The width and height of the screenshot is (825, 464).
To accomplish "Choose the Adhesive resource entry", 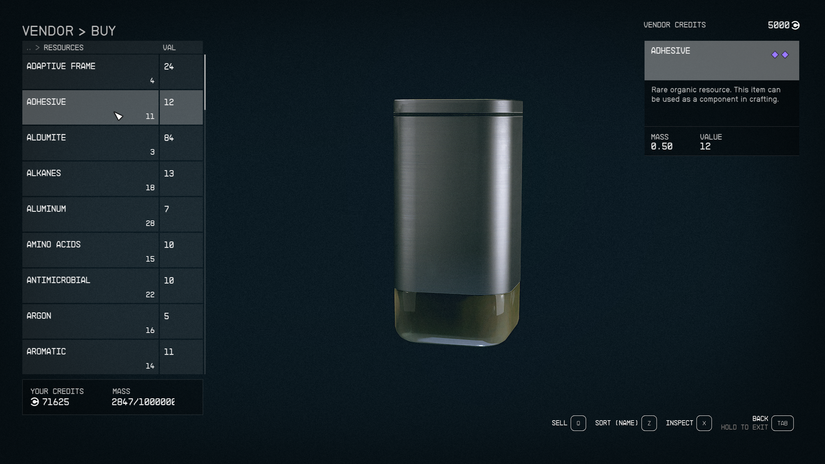I will point(90,107).
